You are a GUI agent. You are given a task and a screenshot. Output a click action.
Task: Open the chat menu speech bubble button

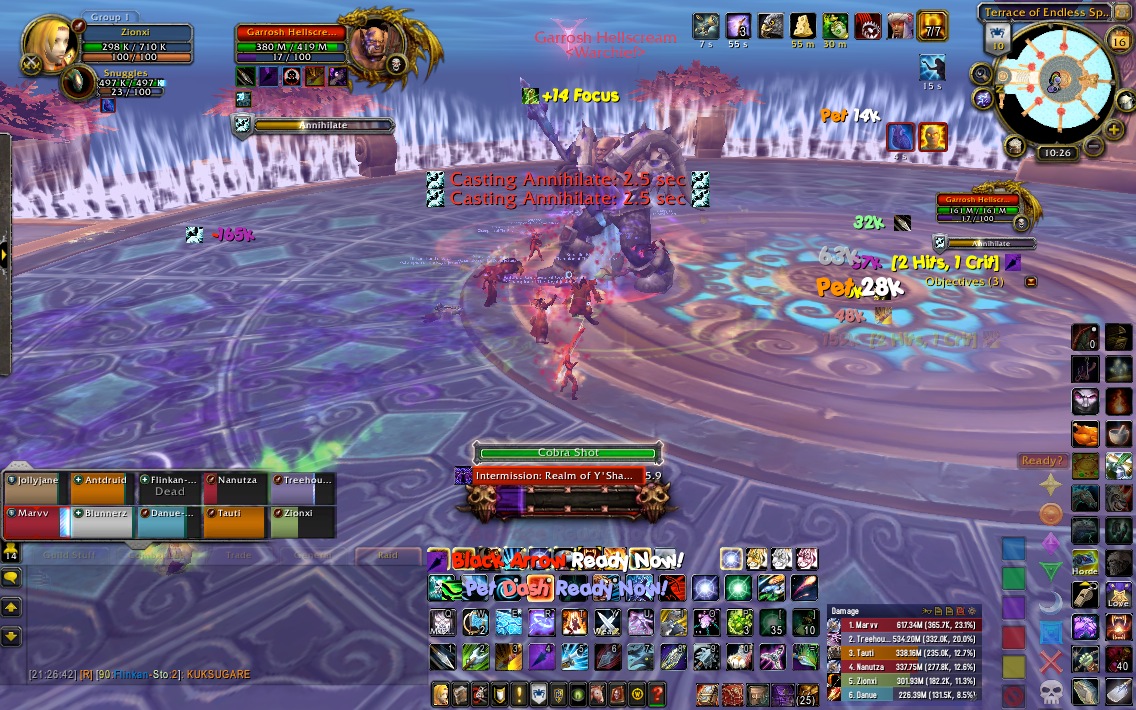pos(11,578)
